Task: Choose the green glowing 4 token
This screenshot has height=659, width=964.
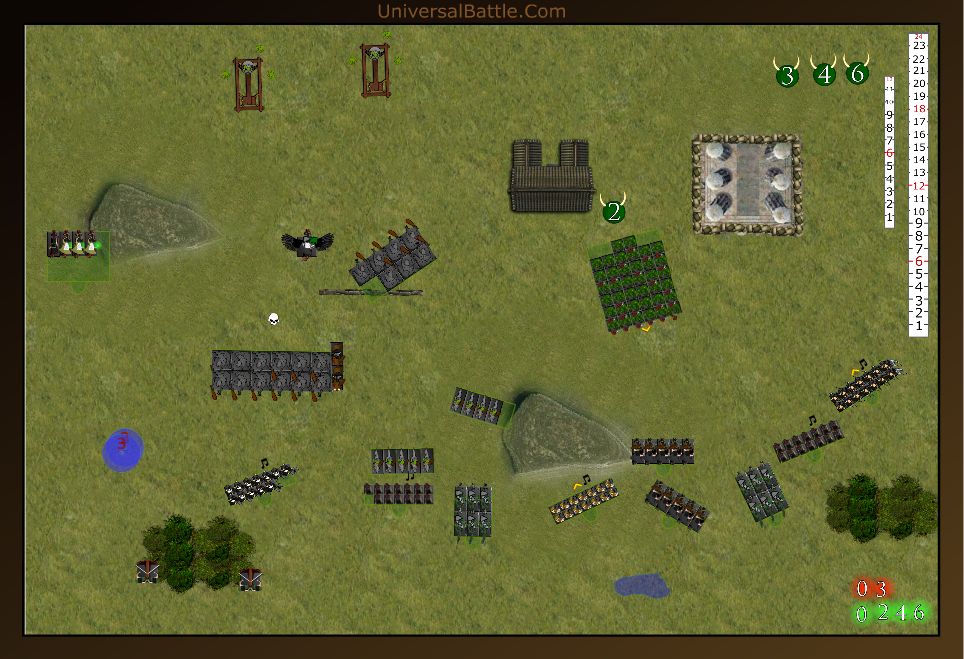Action: 901,613
